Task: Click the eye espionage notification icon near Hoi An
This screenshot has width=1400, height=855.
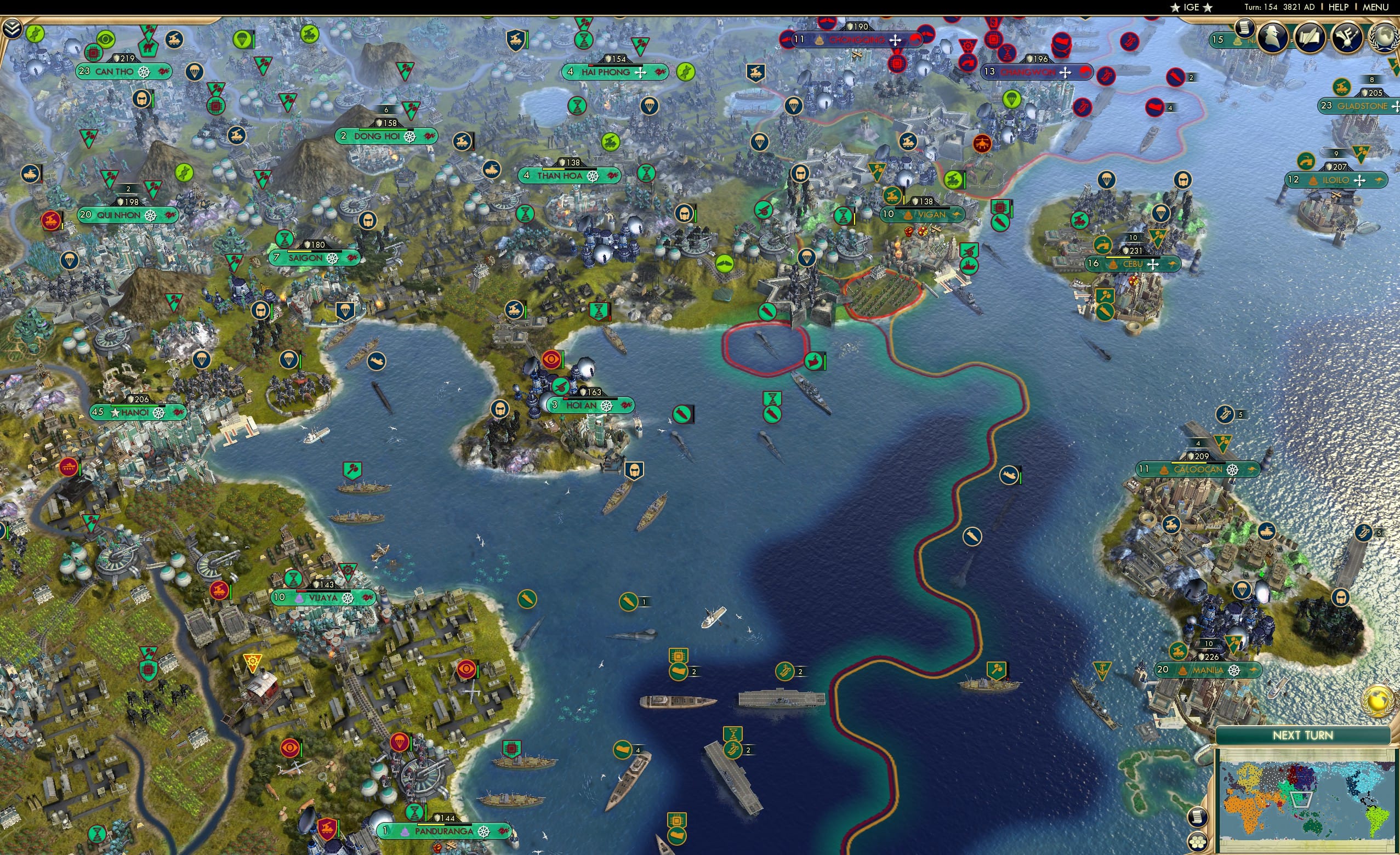Action: tap(551, 360)
